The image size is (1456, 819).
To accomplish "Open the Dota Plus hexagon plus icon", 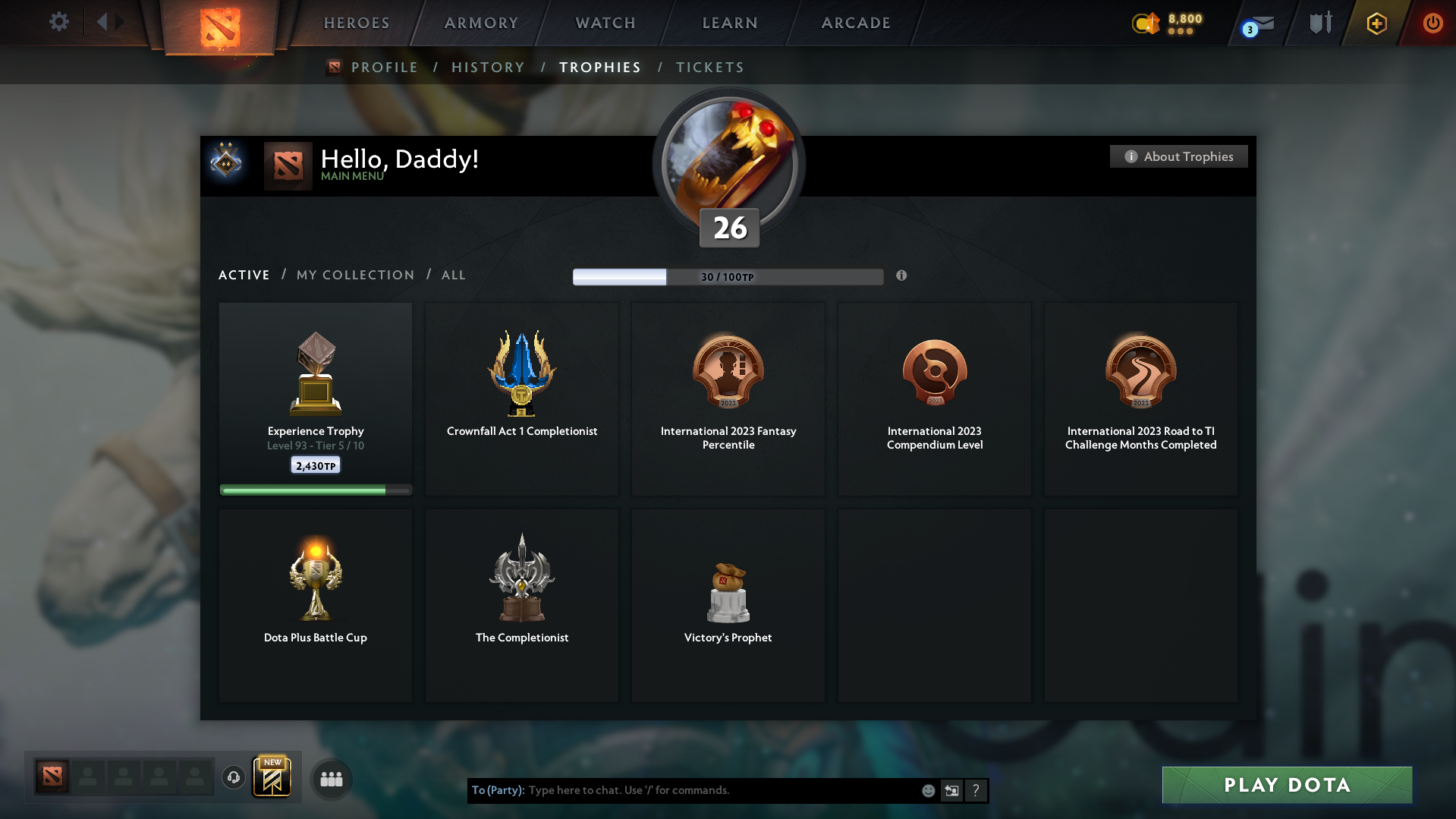I will (1376, 24).
